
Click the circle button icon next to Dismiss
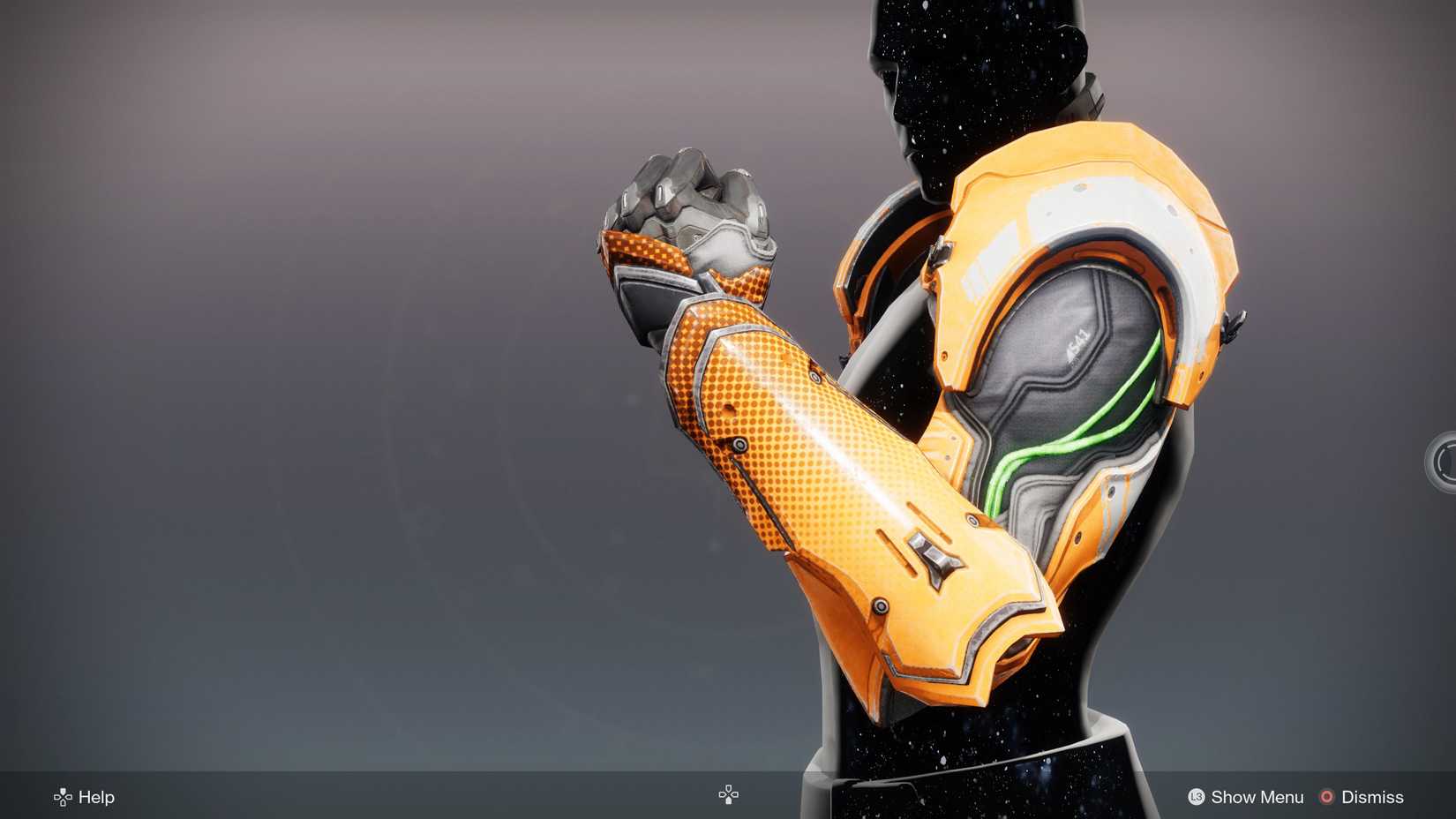coord(1325,797)
